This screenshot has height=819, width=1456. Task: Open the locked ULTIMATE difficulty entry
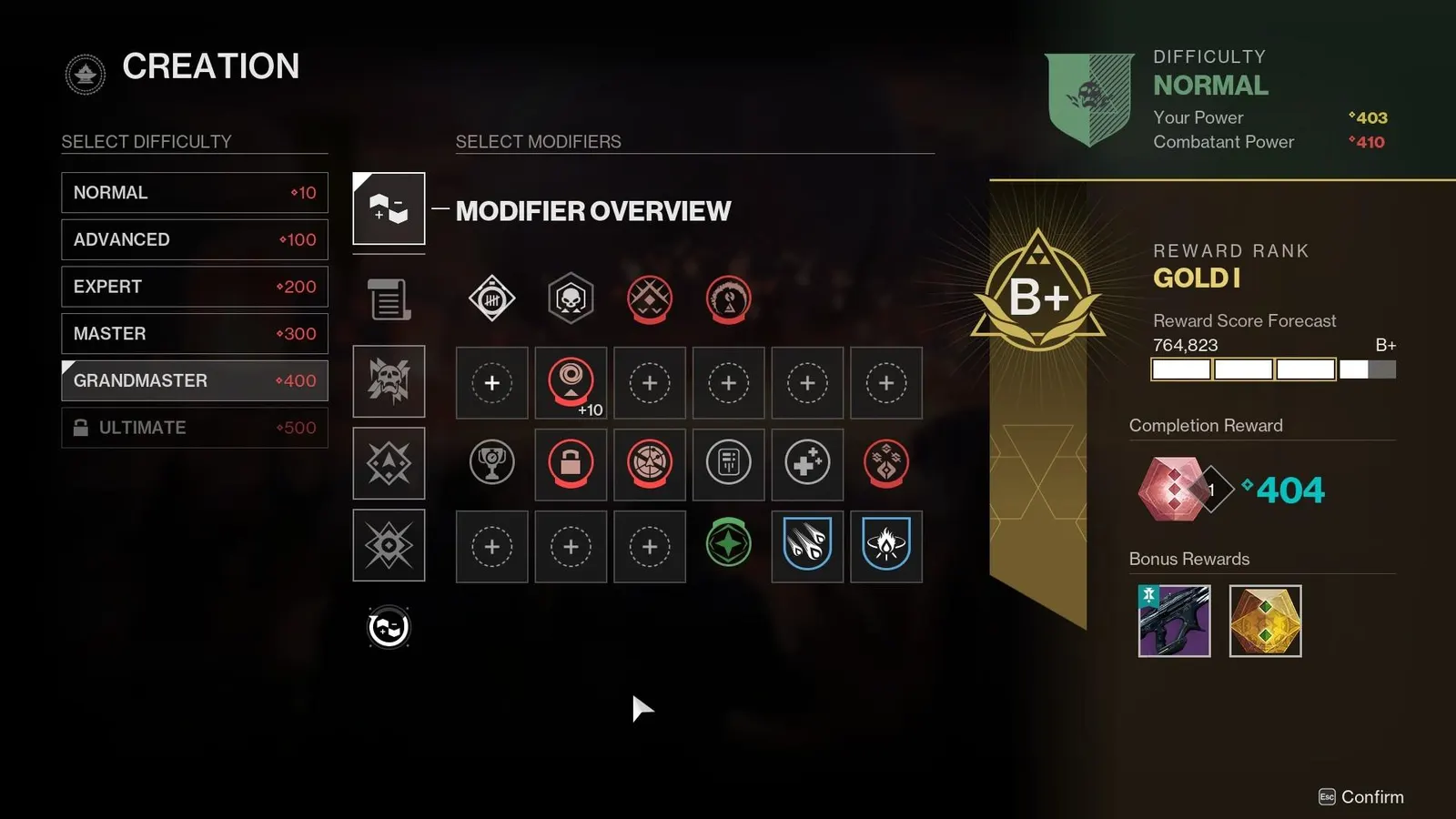click(194, 428)
